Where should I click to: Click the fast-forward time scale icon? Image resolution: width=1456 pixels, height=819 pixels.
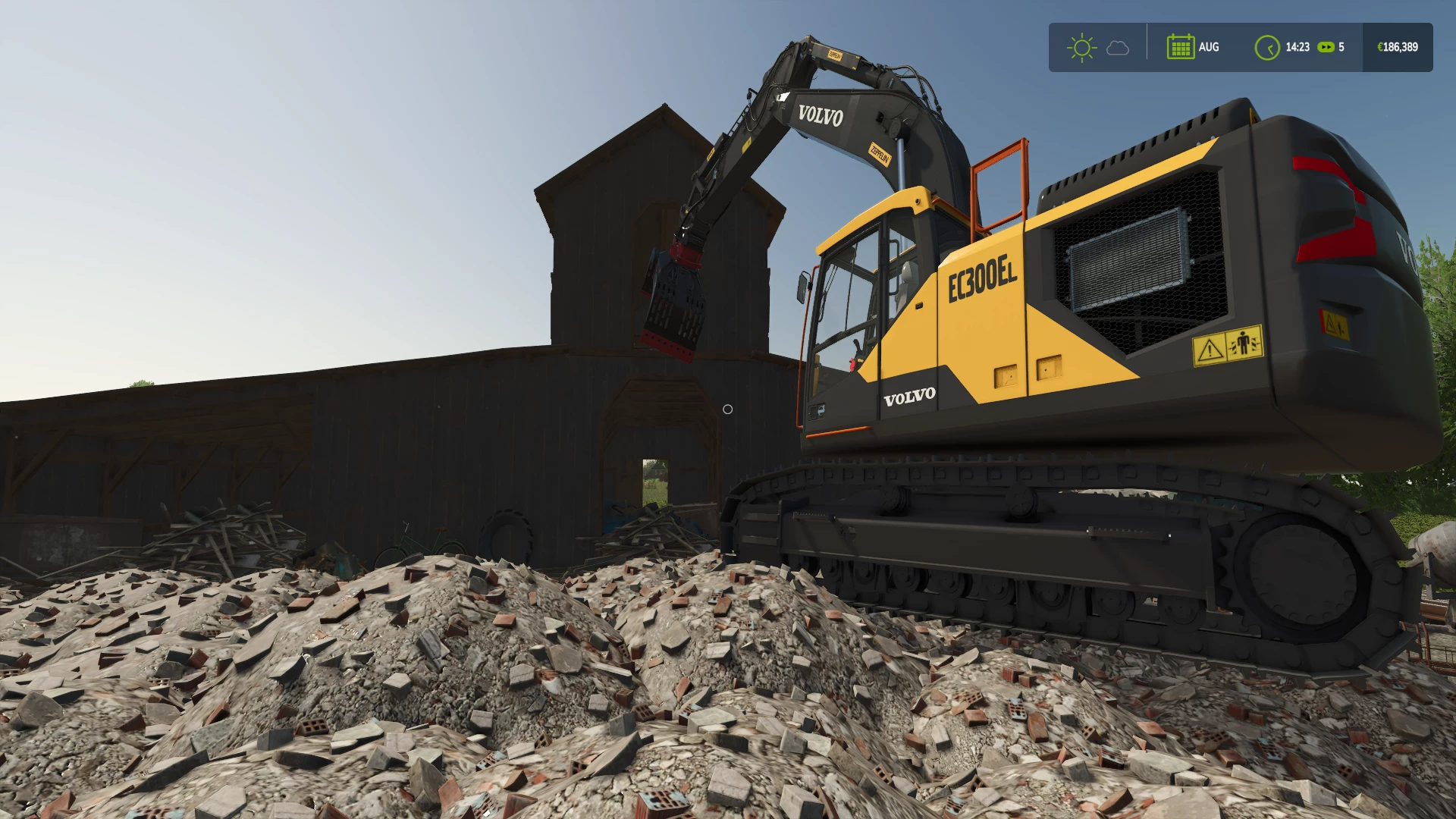coord(1325,47)
